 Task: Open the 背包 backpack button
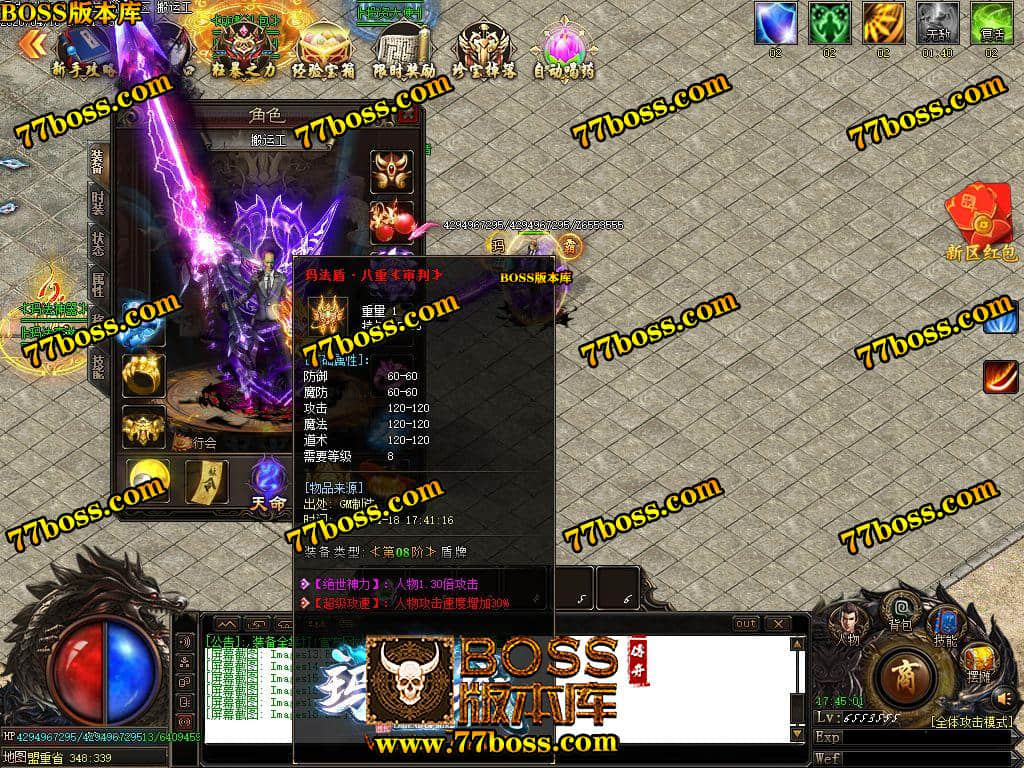click(902, 612)
